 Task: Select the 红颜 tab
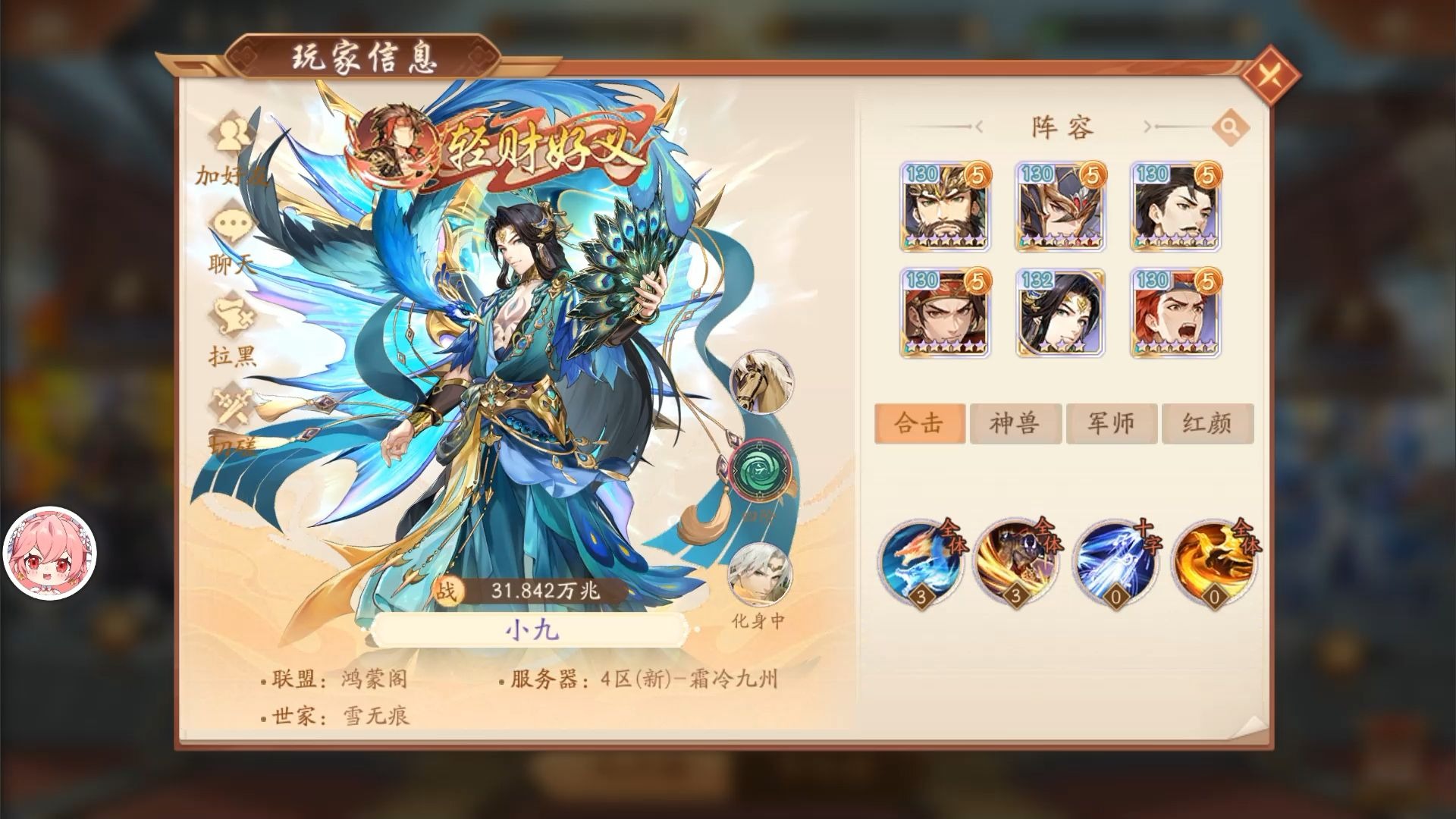(x=1207, y=423)
